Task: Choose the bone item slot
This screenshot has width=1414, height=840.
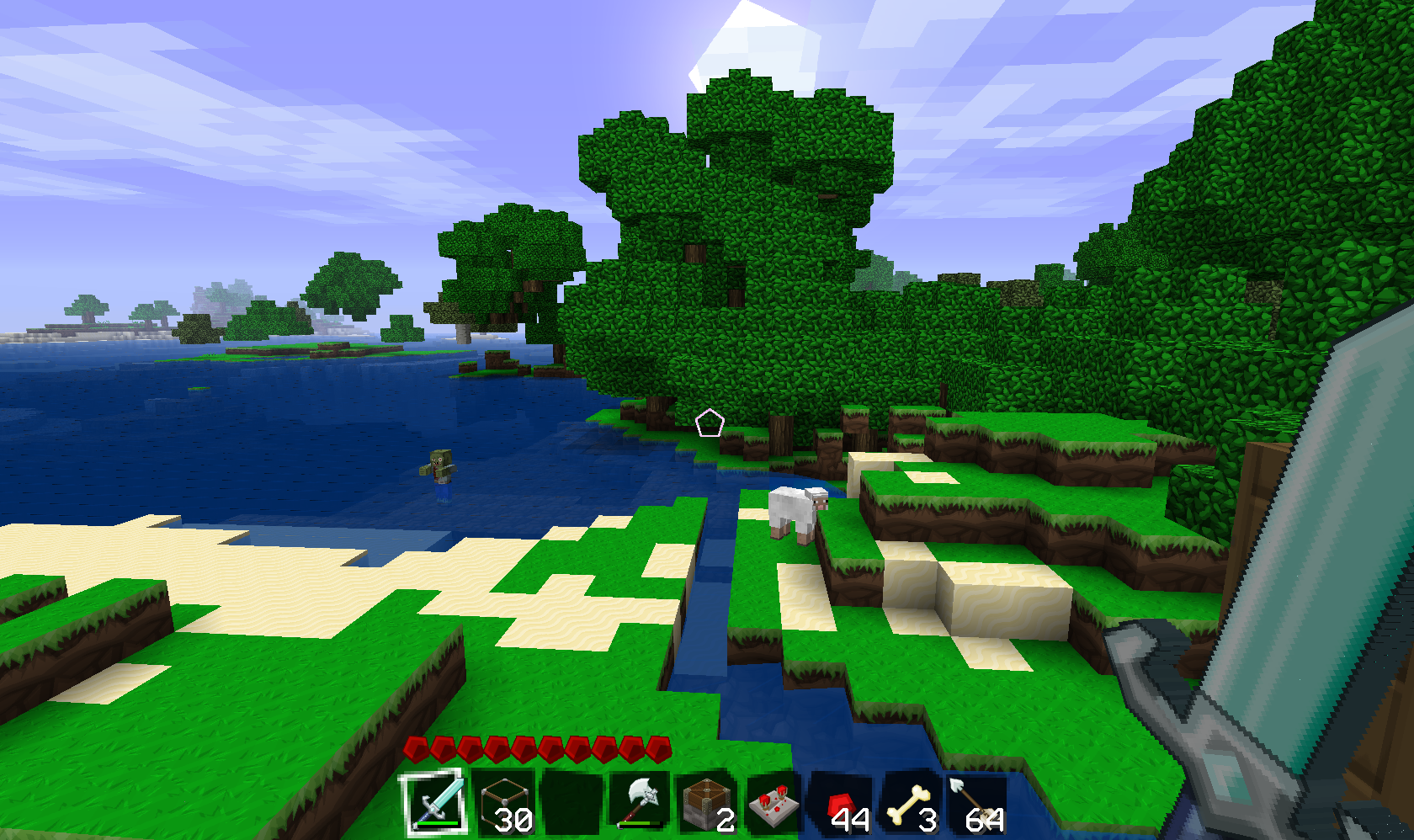Action: [x=911, y=803]
